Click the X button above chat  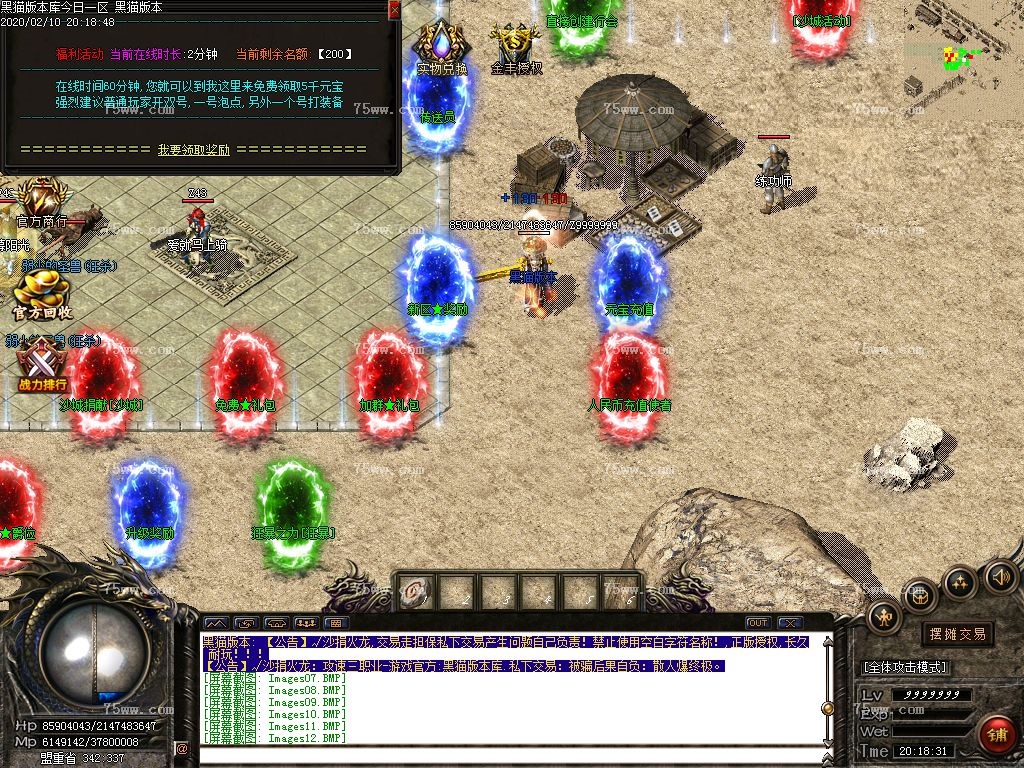point(789,623)
